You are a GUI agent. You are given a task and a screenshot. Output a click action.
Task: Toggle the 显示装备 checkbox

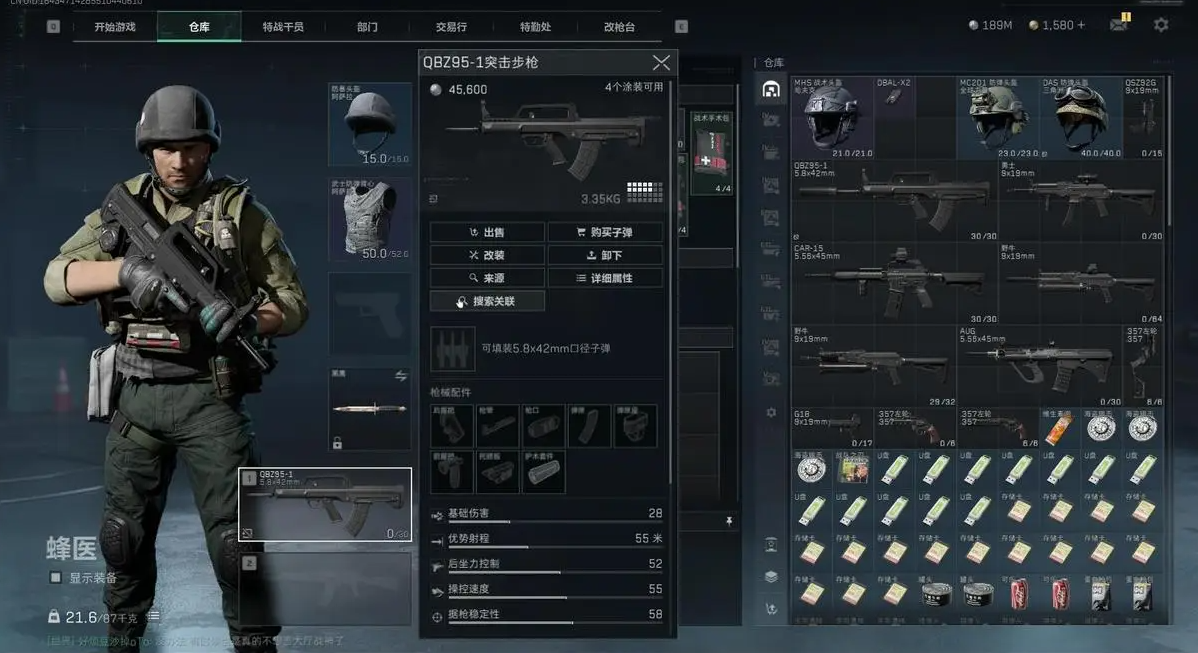coord(56,578)
